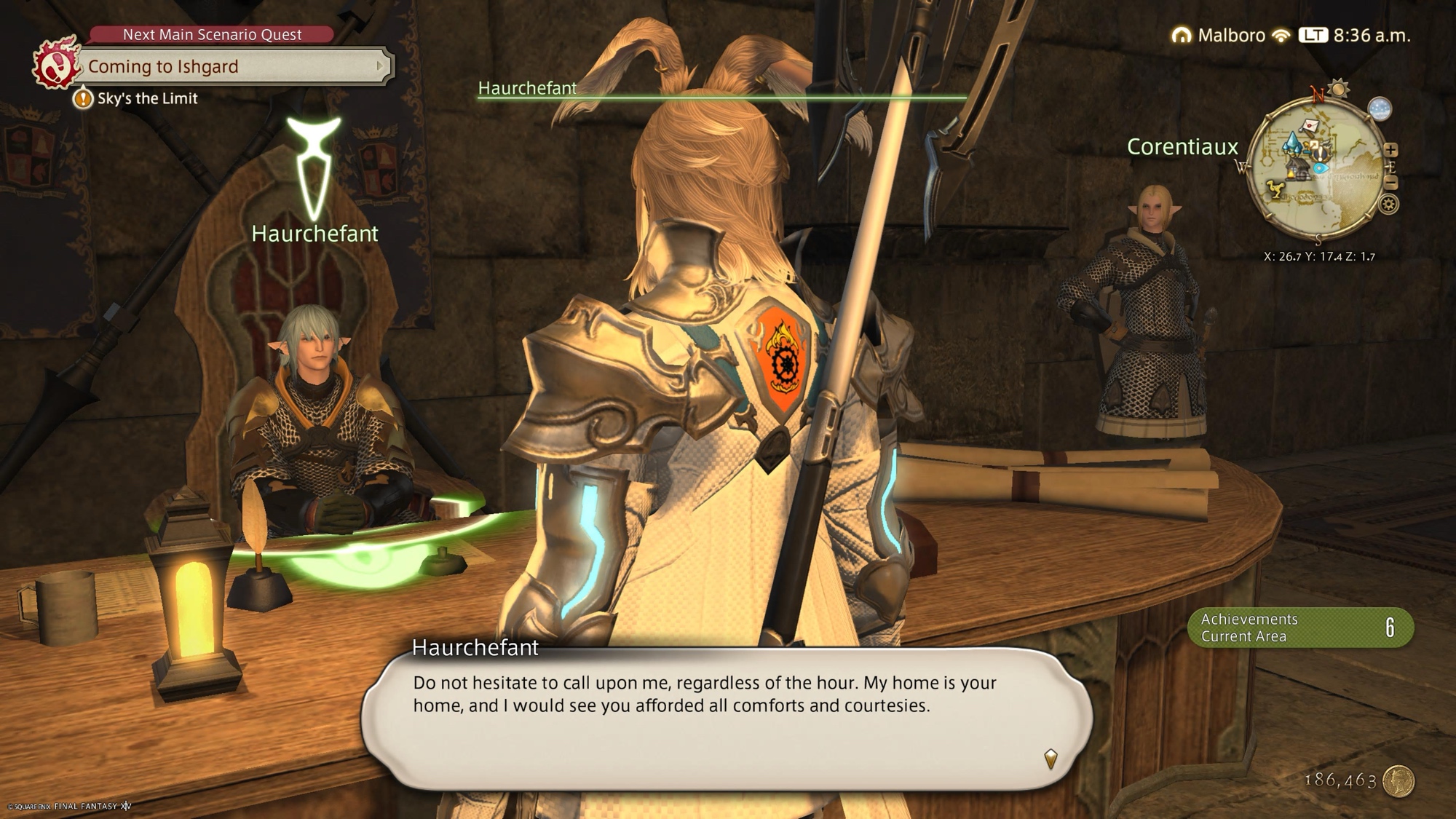Click the main scenario meteor icon
1456x819 pixels.
(x=55, y=66)
